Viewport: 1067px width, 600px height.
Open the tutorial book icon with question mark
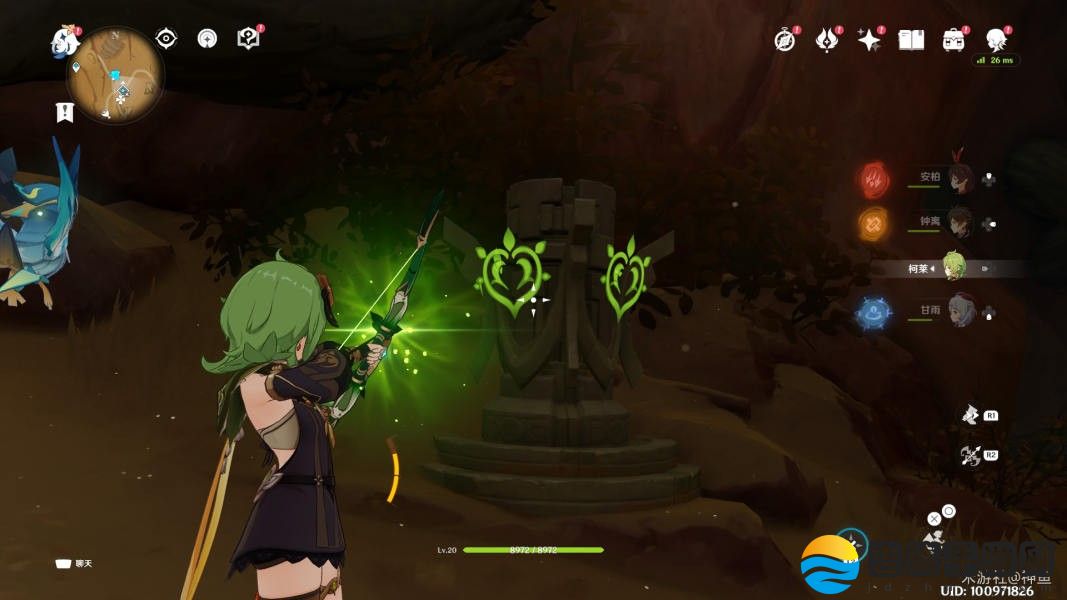pos(248,39)
